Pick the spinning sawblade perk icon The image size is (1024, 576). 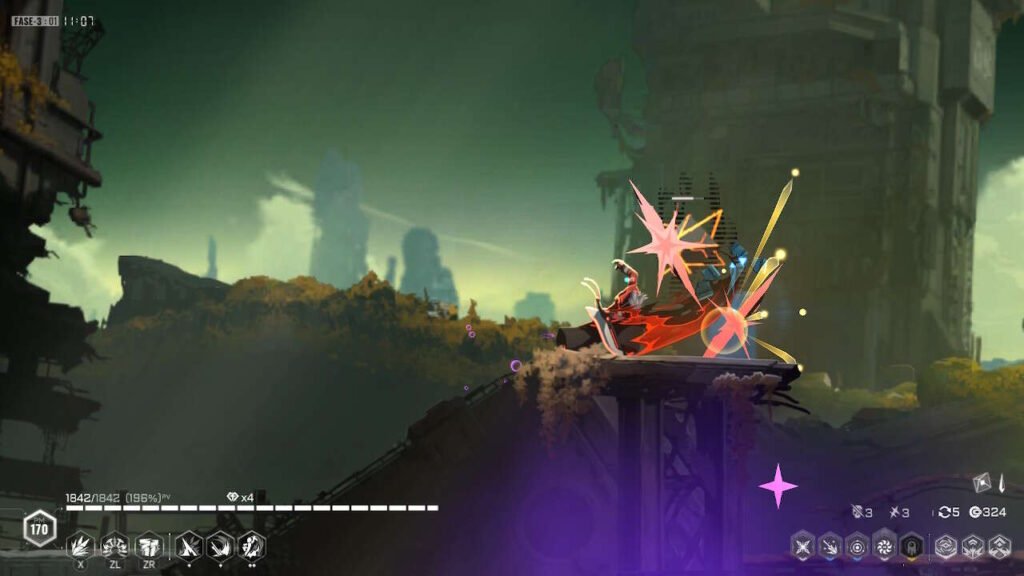884,546
